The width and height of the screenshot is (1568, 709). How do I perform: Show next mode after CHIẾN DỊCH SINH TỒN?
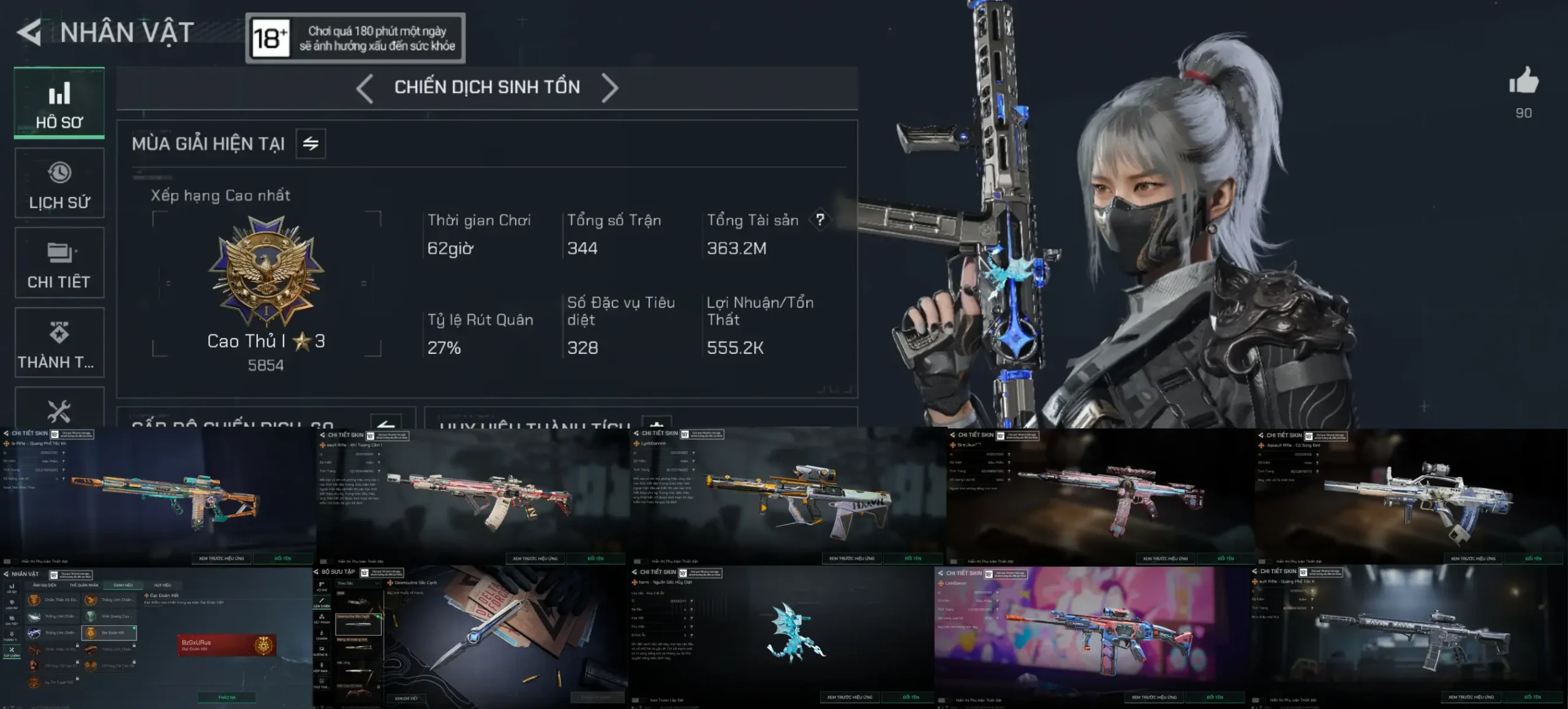[x=609, y=88]
